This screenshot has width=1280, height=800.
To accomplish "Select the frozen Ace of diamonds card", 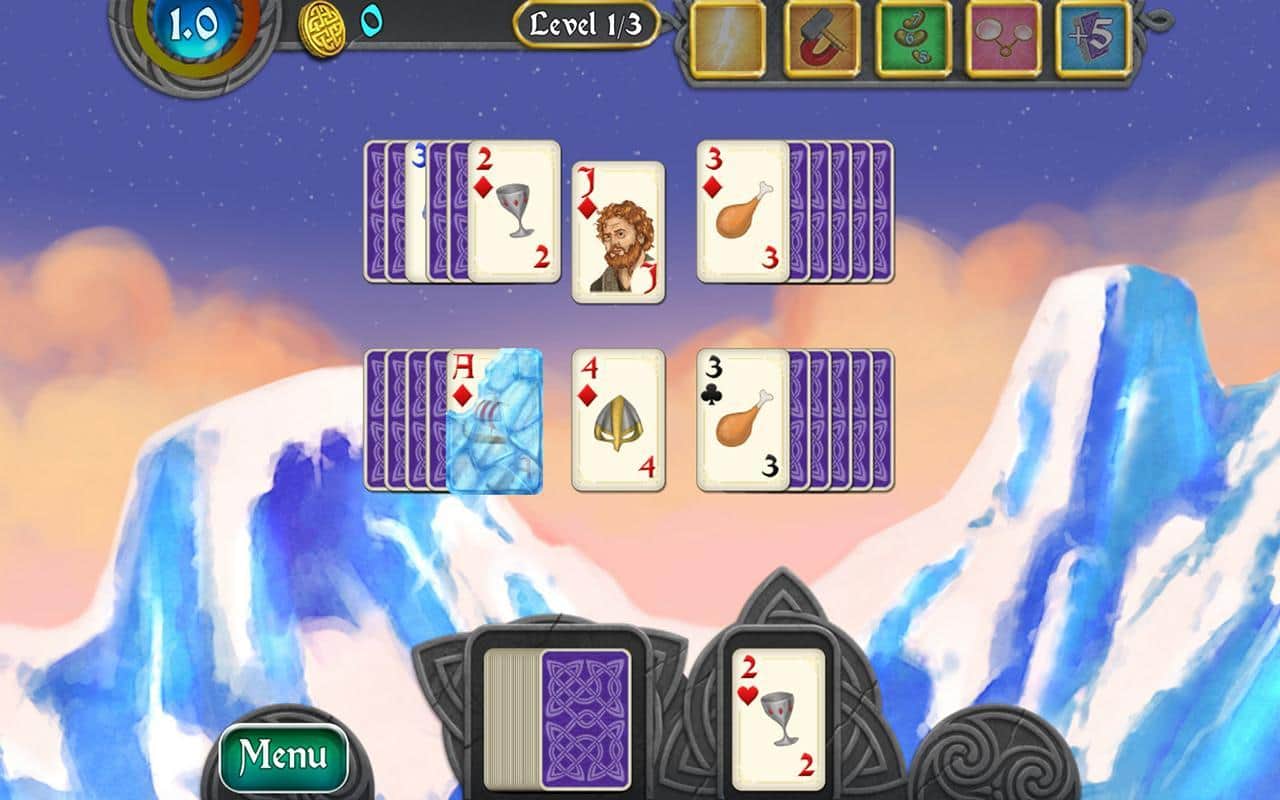I will tap(495, 420).
